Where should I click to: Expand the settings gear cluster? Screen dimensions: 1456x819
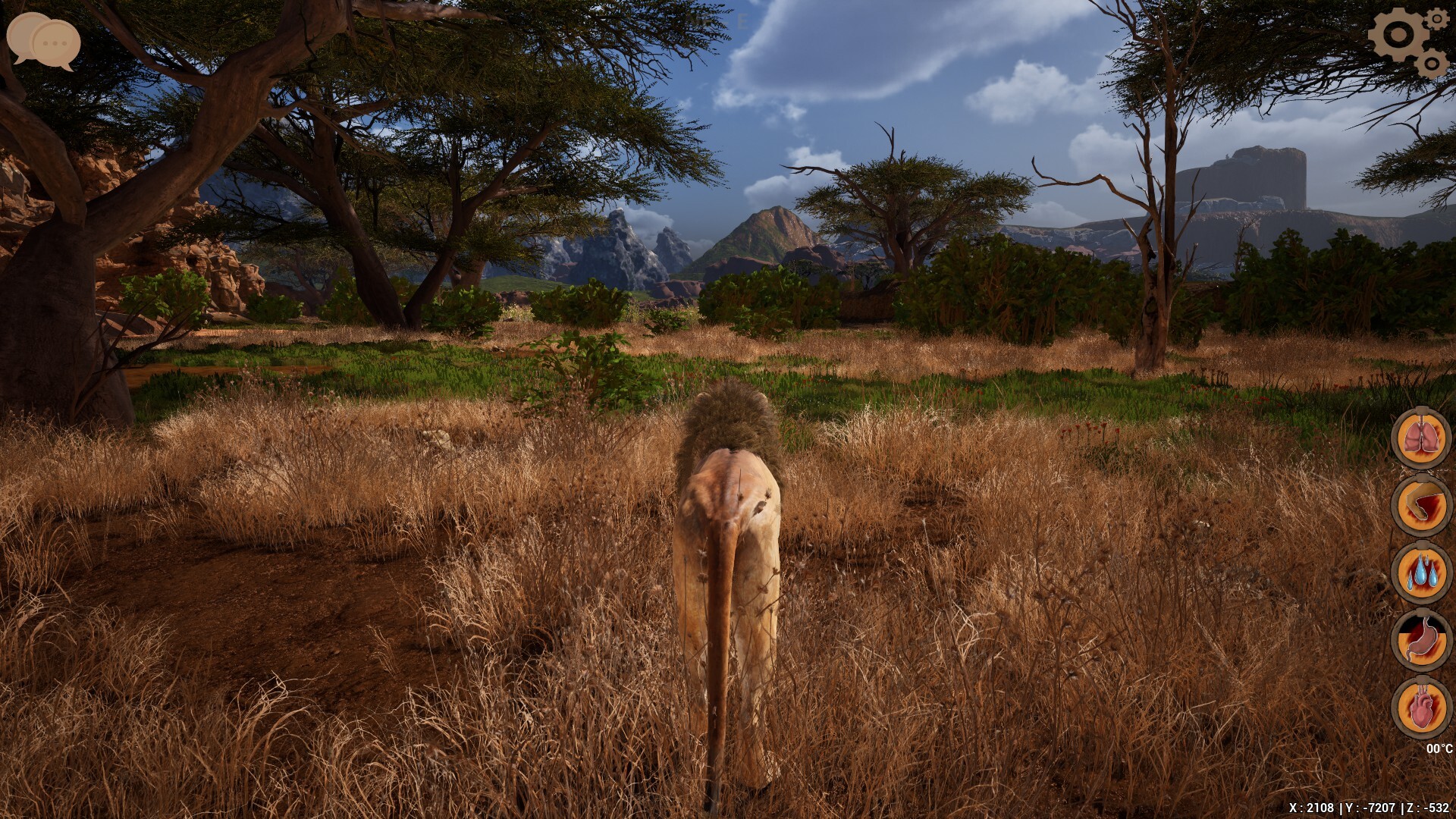click(x=1410, y=39)
